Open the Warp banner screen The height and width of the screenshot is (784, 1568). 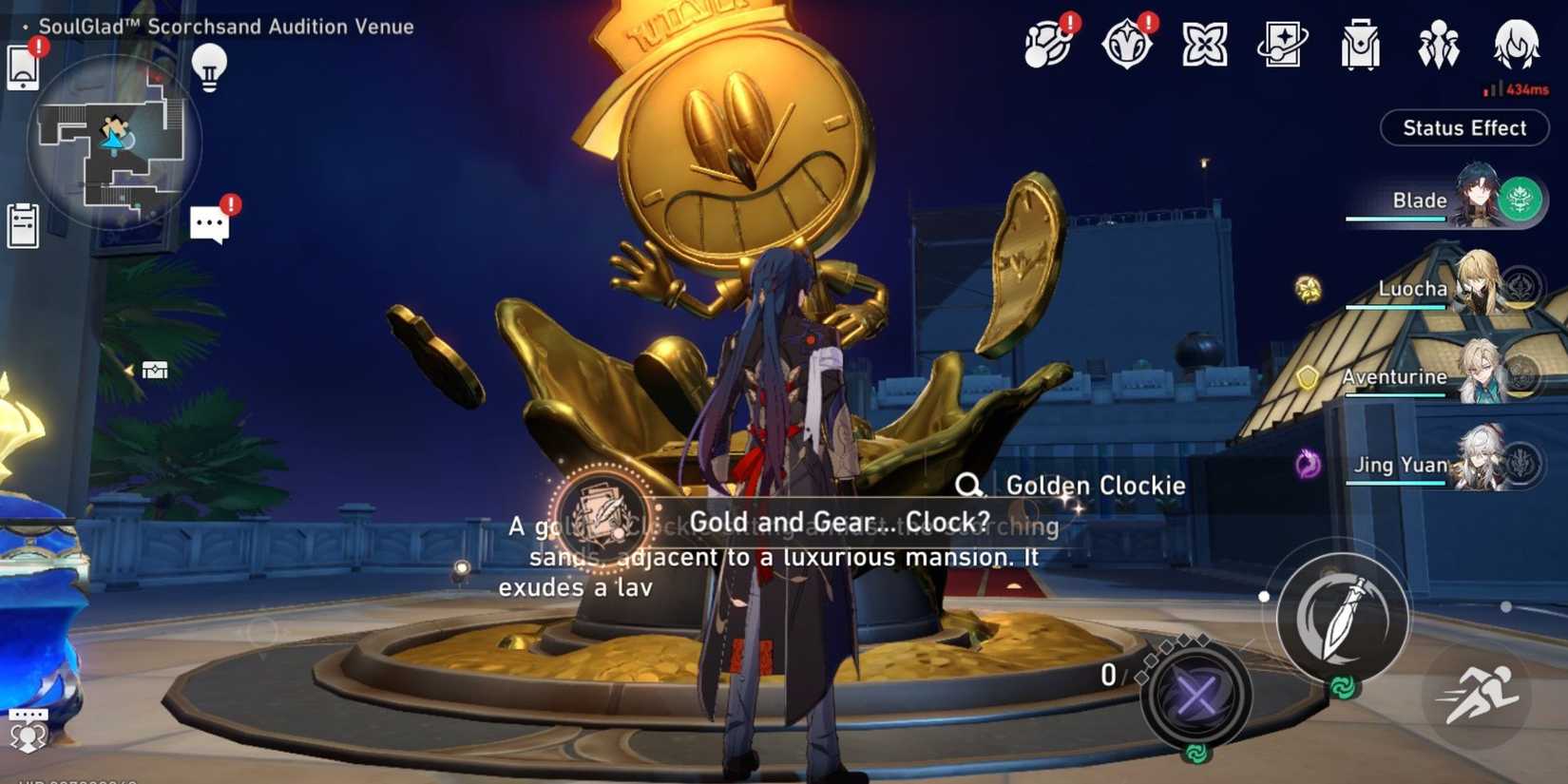point(1281,43)
